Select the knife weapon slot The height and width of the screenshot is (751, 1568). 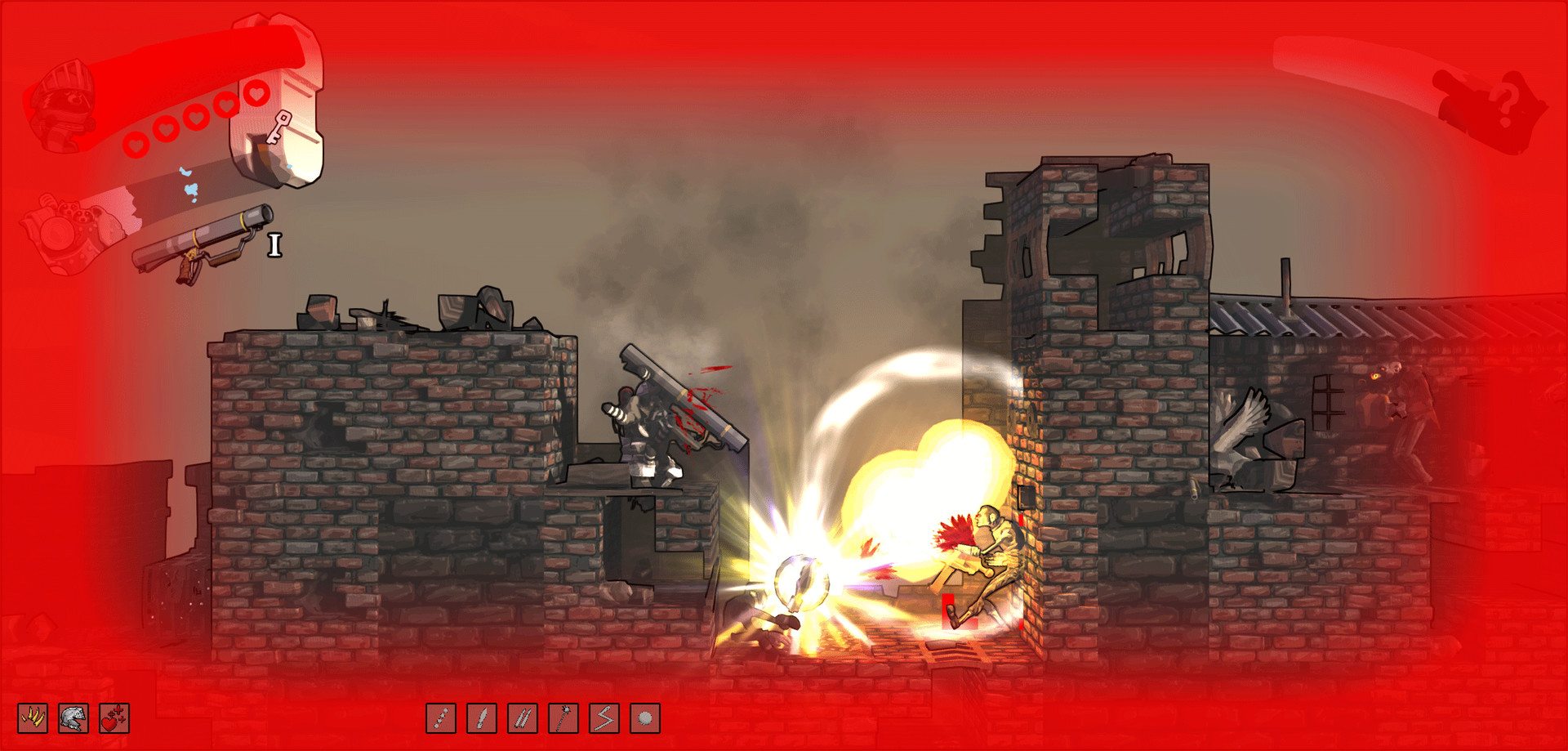482,717
